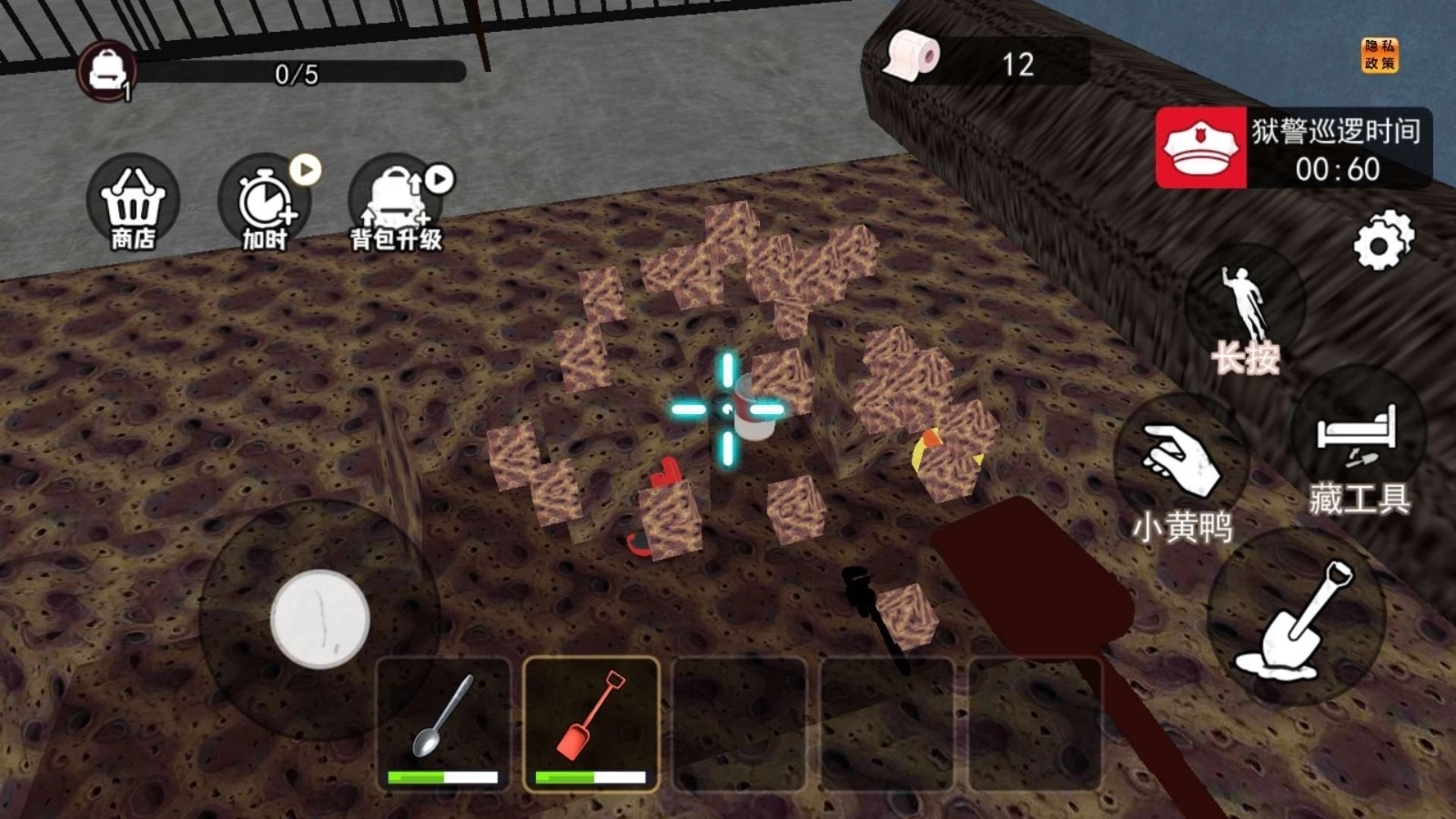Viewport: 1456px width, 819px height.
Task: Open the backpack icon
Action: click(107, 69)
